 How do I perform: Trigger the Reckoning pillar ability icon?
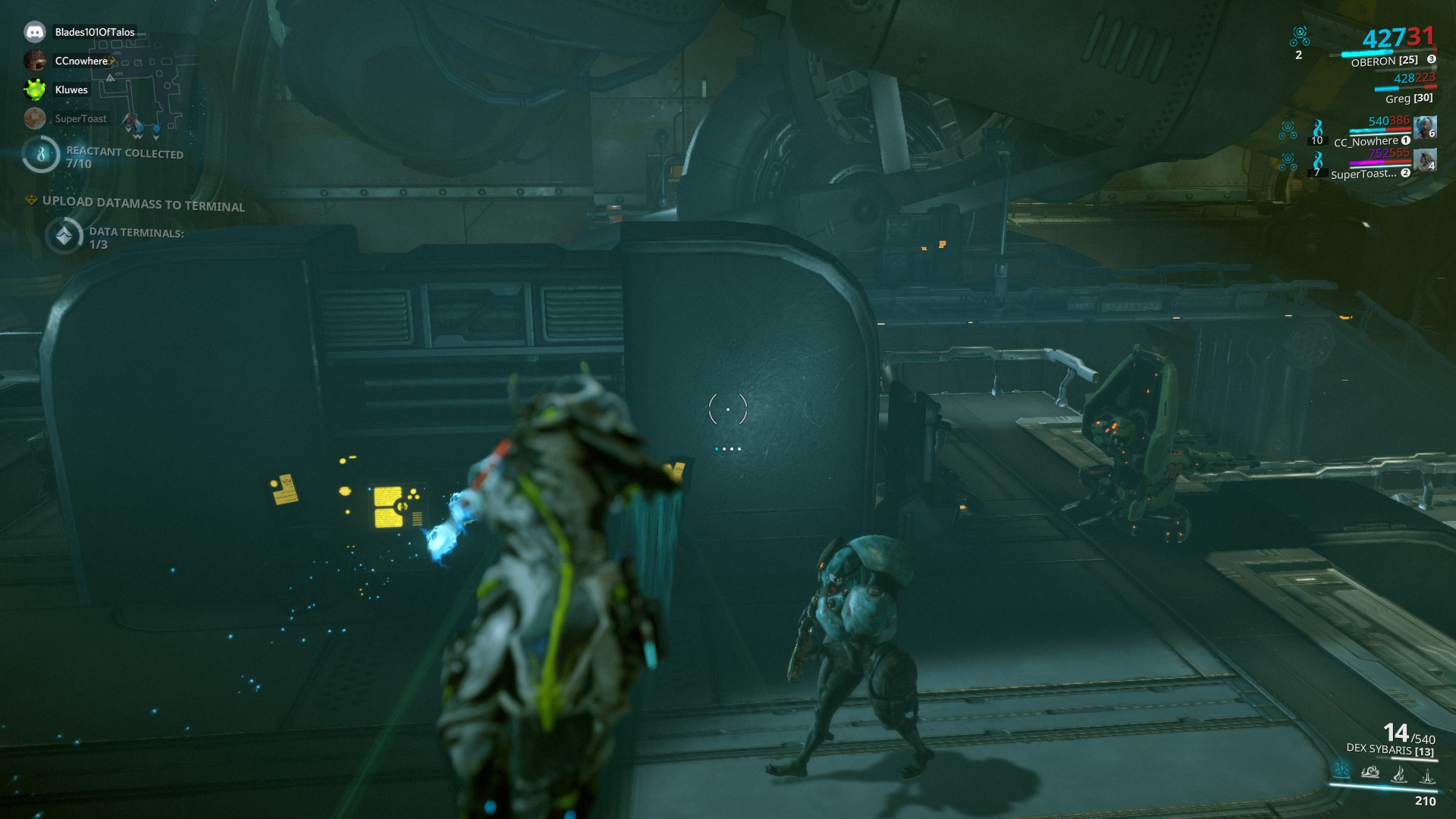click(1427, 775)
